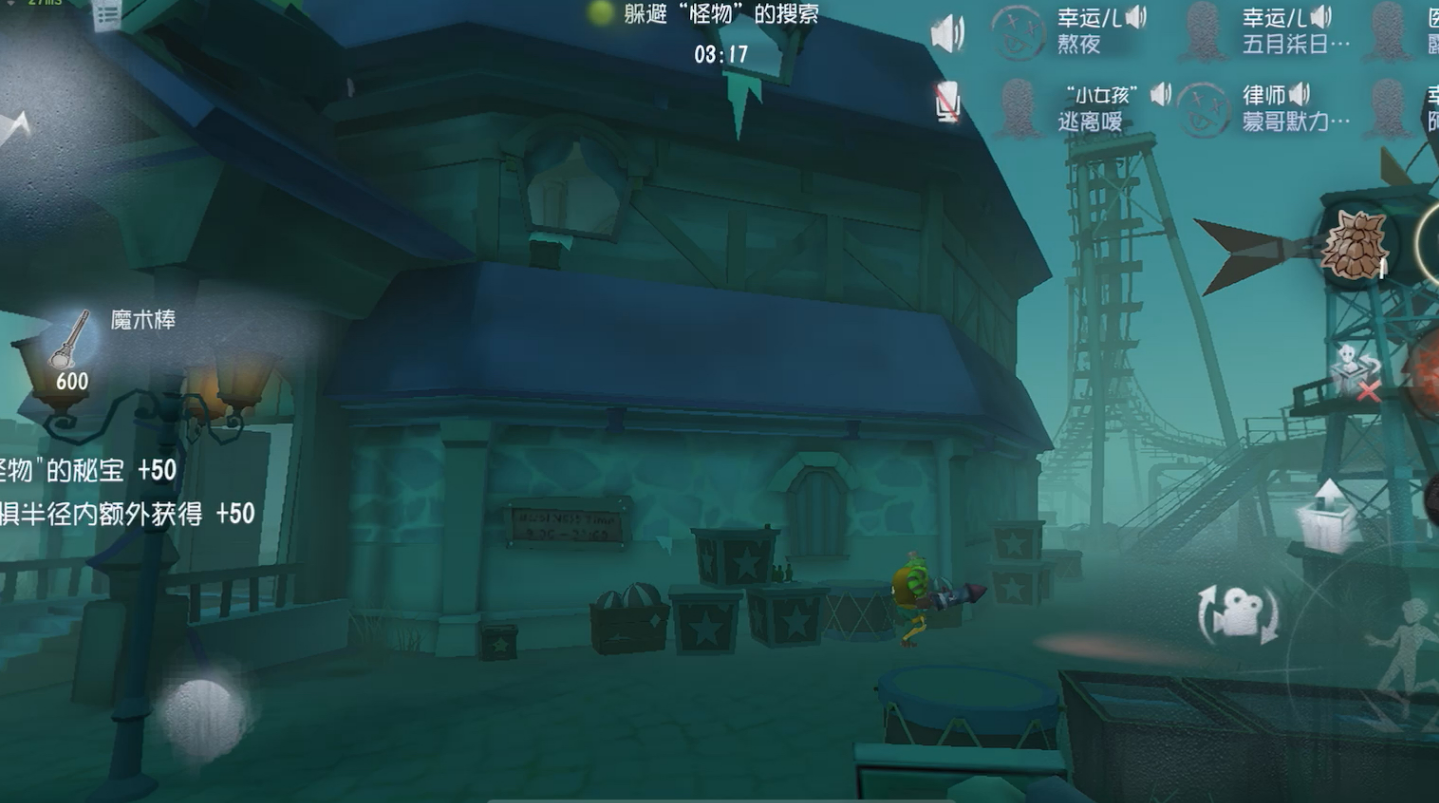Viewport: 1439px width, 803px height.
Task: Activate the pinecone ball skill
Action: click(1355, 243)
